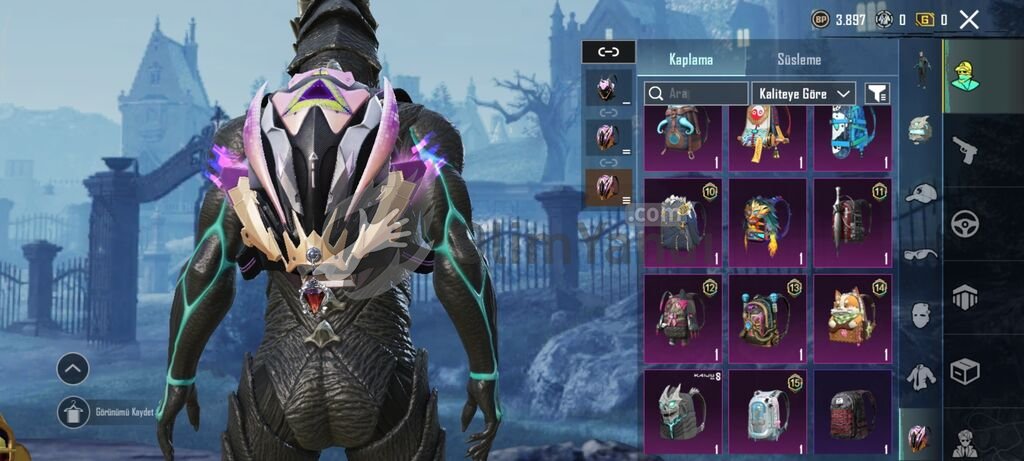Open the filter funnel options

click(877, 93)
